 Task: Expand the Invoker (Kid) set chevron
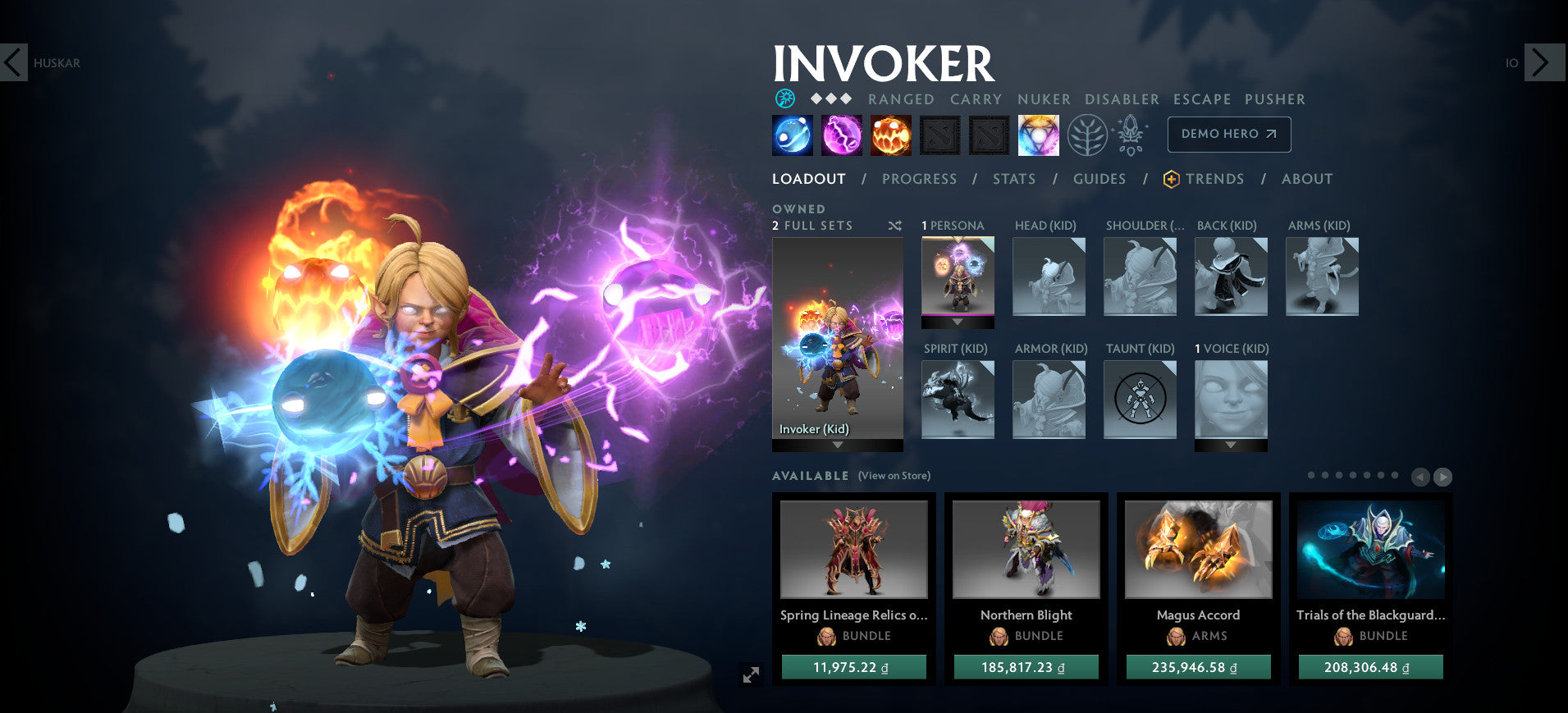pyautogui.click(x=837, y=446)
